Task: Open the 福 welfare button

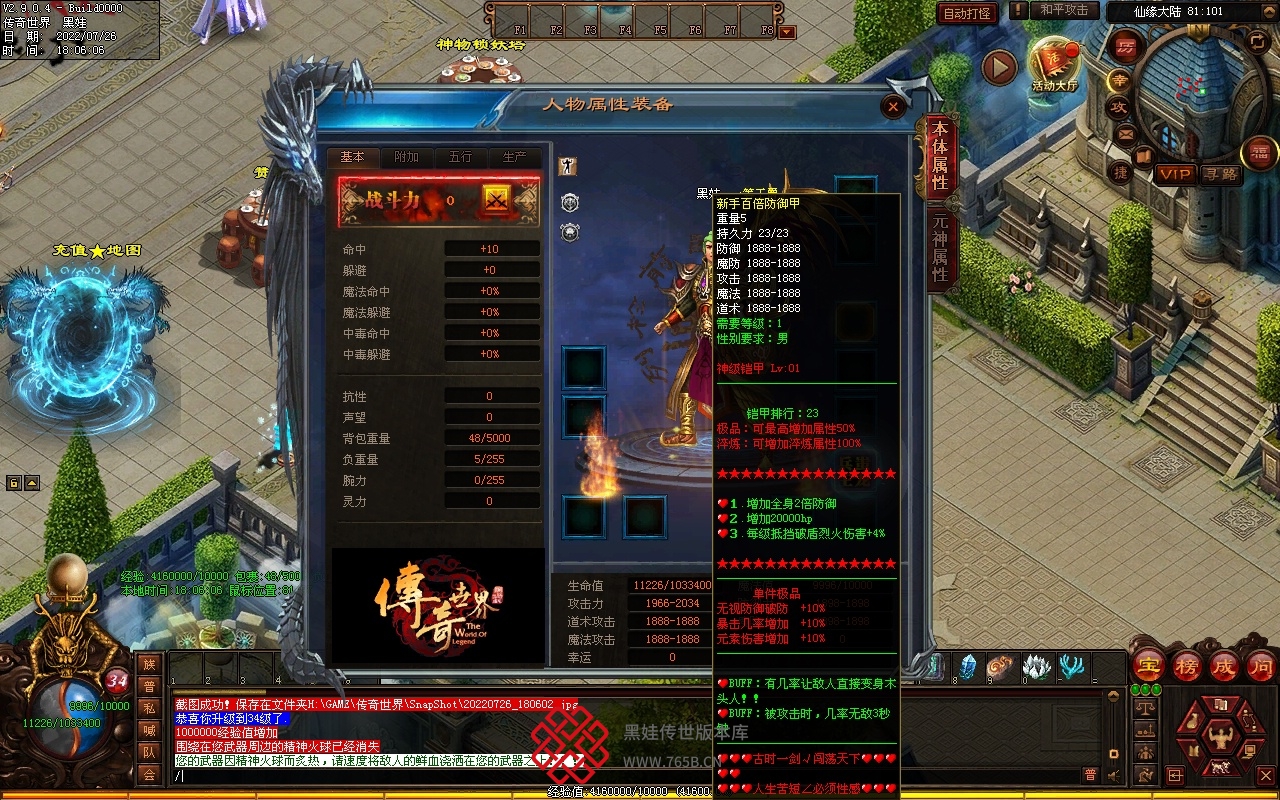Action: click(1259, 153)
